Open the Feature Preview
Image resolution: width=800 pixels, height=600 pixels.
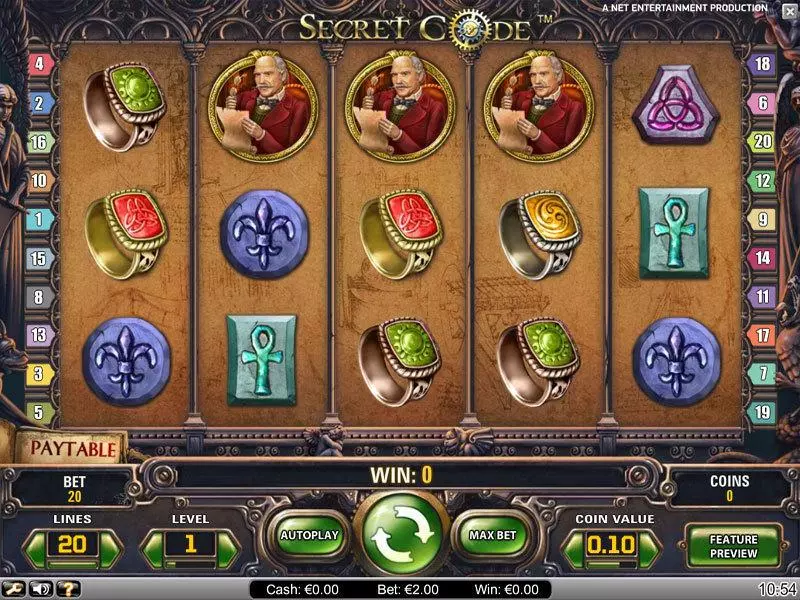734,546
